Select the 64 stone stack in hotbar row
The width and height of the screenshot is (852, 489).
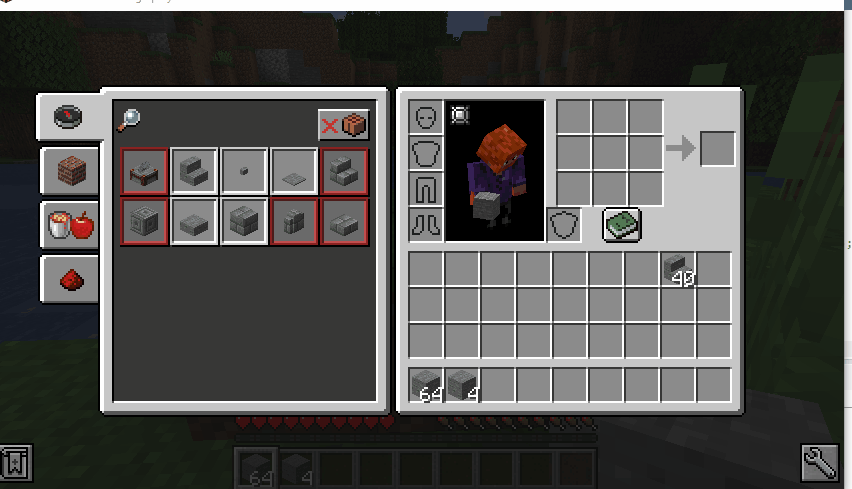427,385
